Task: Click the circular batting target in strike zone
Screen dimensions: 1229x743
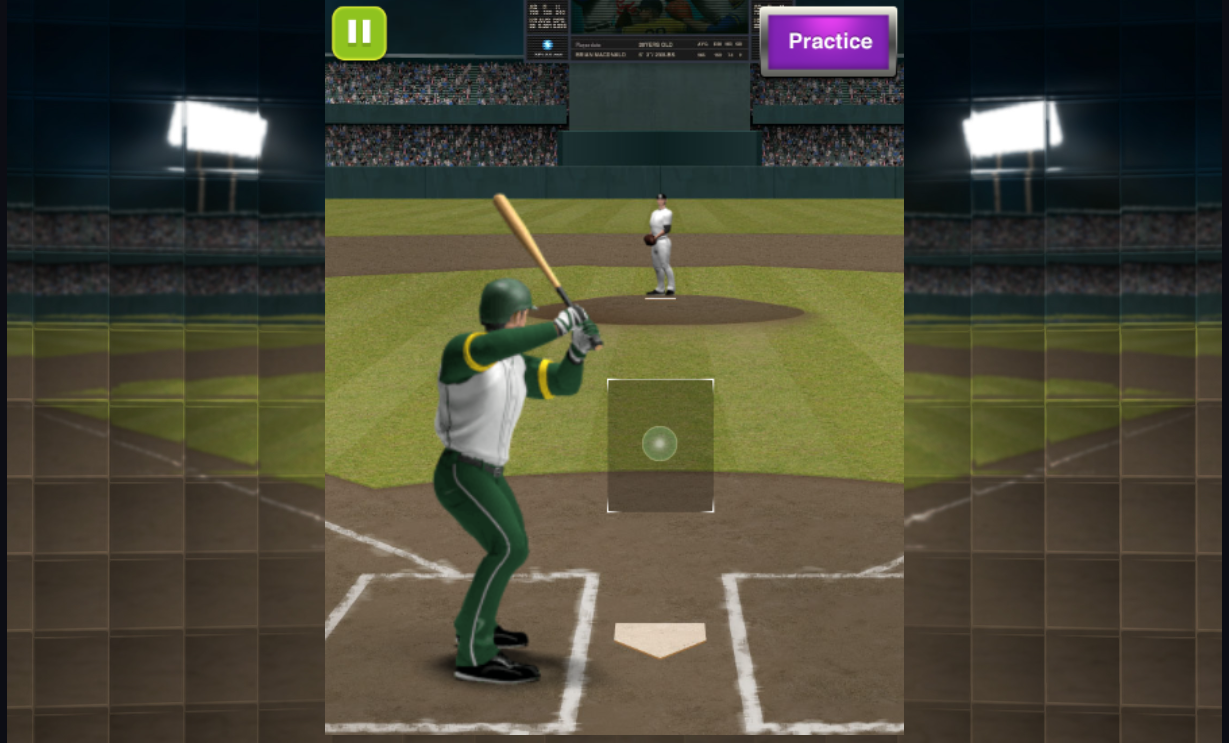Action: [x=659, y=443]
